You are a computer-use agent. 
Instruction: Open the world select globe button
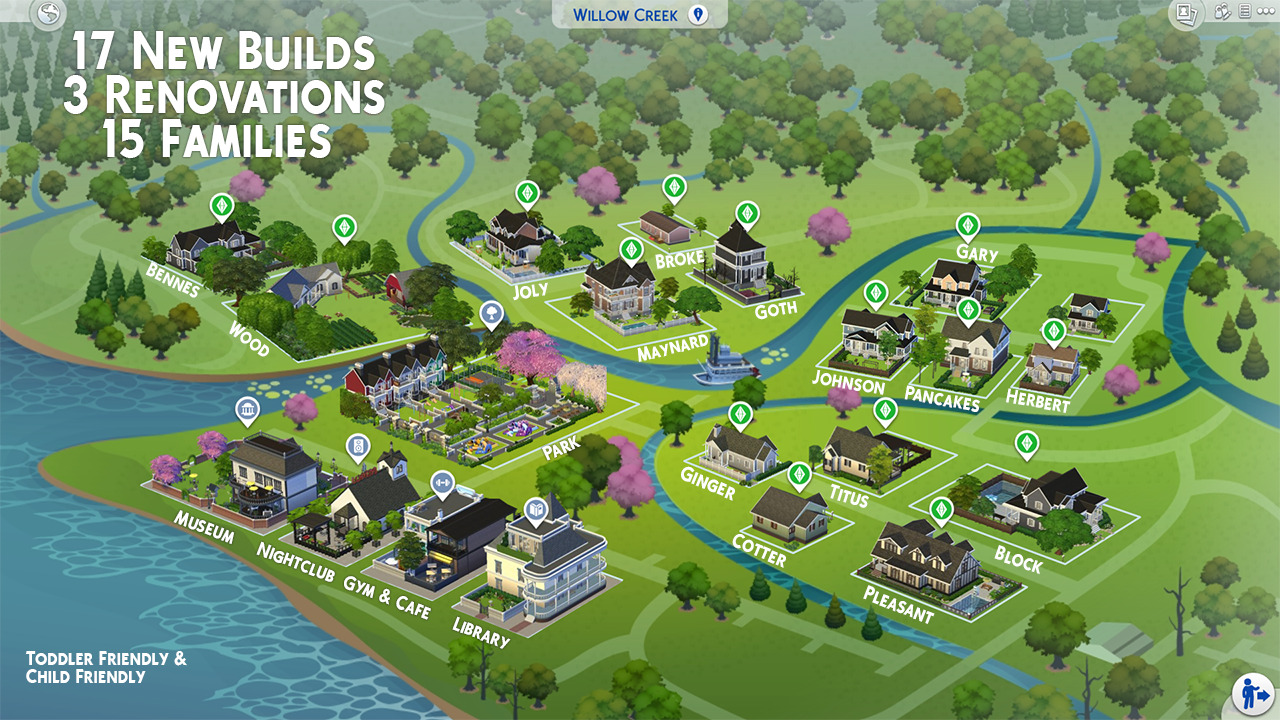[x=47, y=13]
